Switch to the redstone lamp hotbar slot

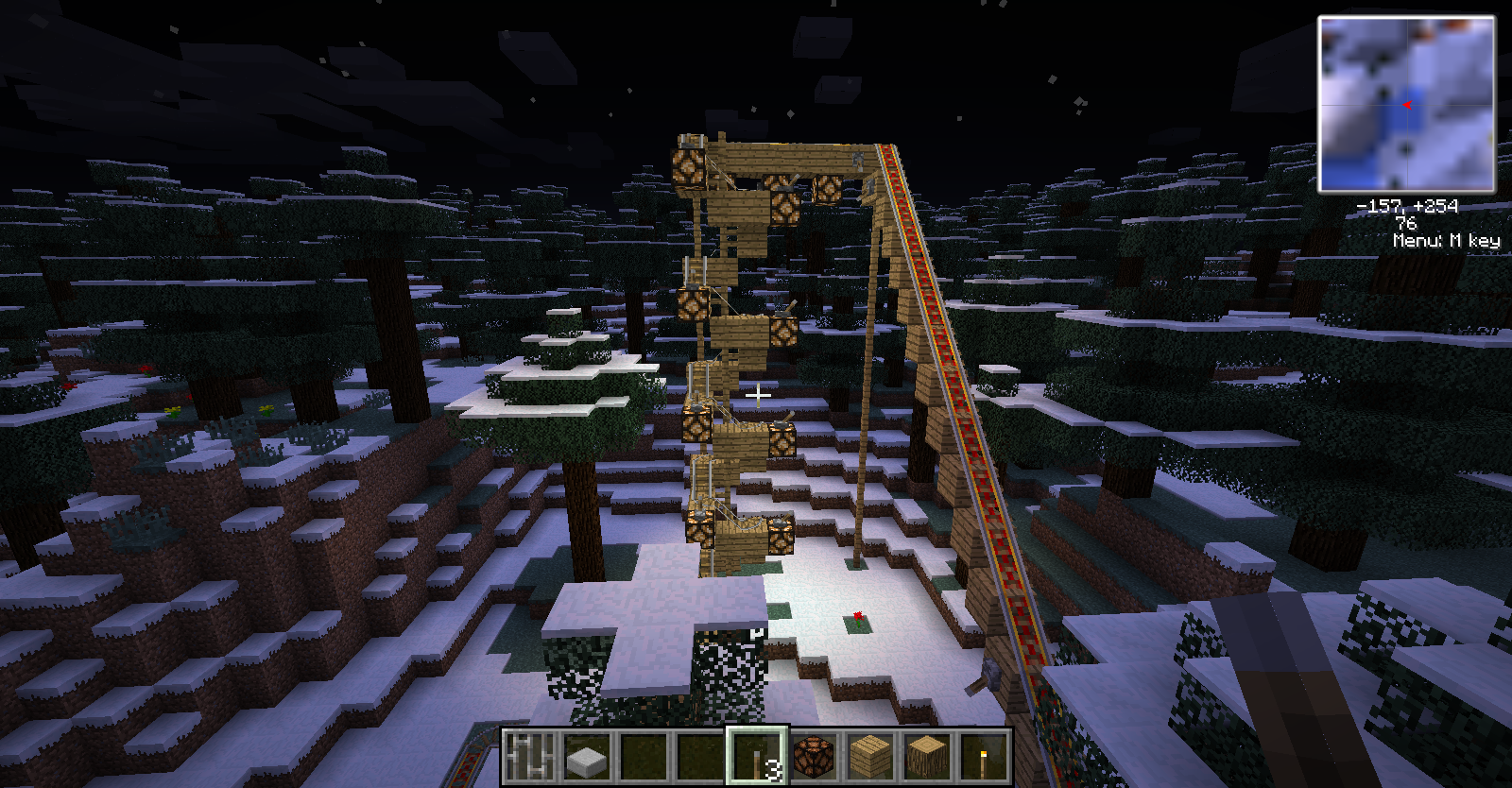814,757
